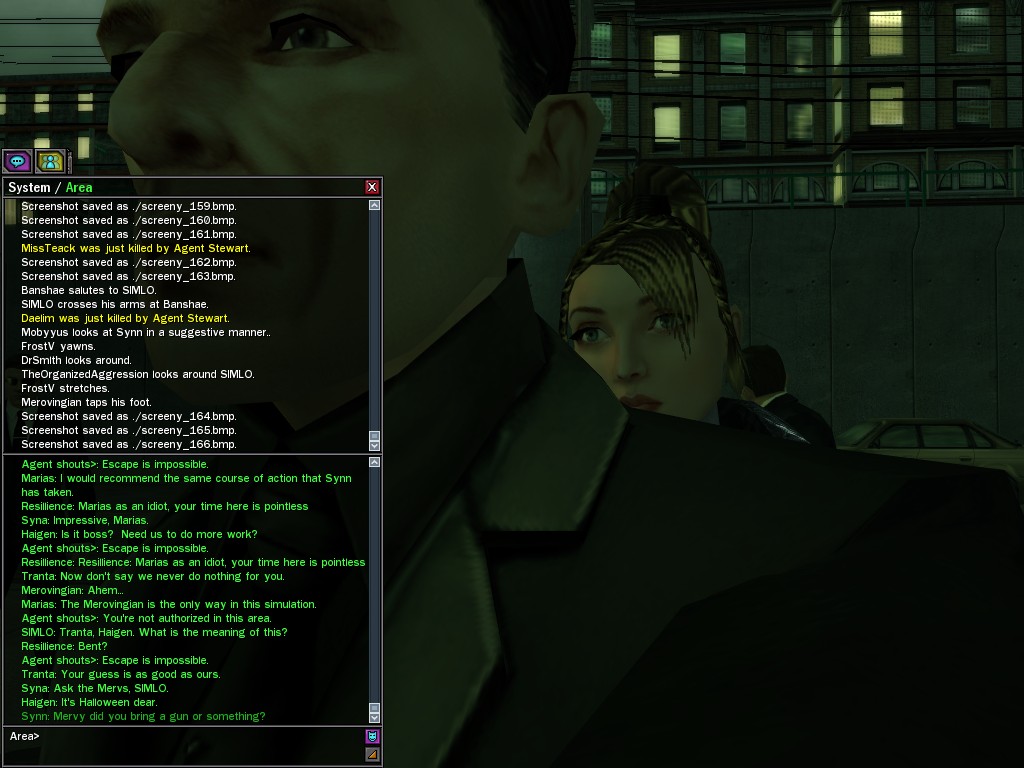Click the system log scroll-down arrow
Viewport: 1024px width, 768px height.
pyautogui.click(x=375, y=445)
